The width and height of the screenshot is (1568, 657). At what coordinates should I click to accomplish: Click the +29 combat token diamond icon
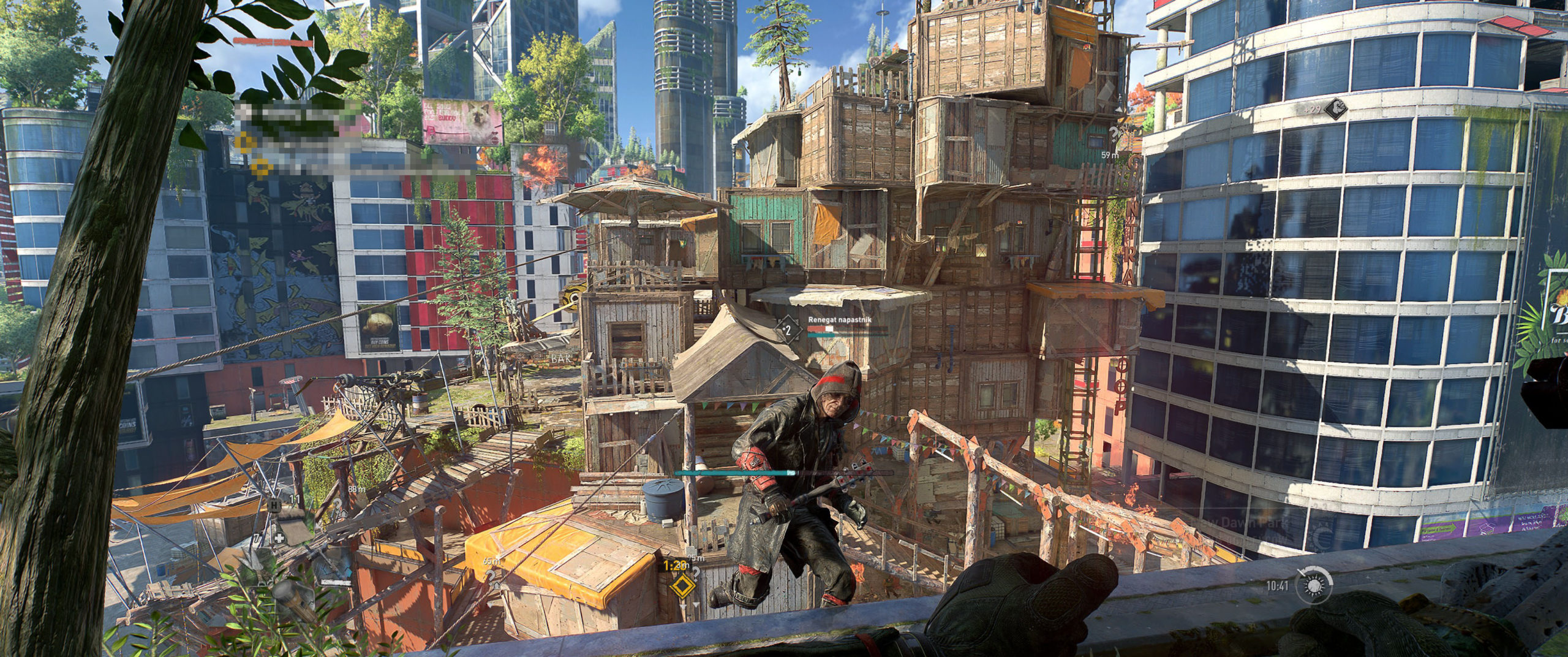coord(1336,109)
